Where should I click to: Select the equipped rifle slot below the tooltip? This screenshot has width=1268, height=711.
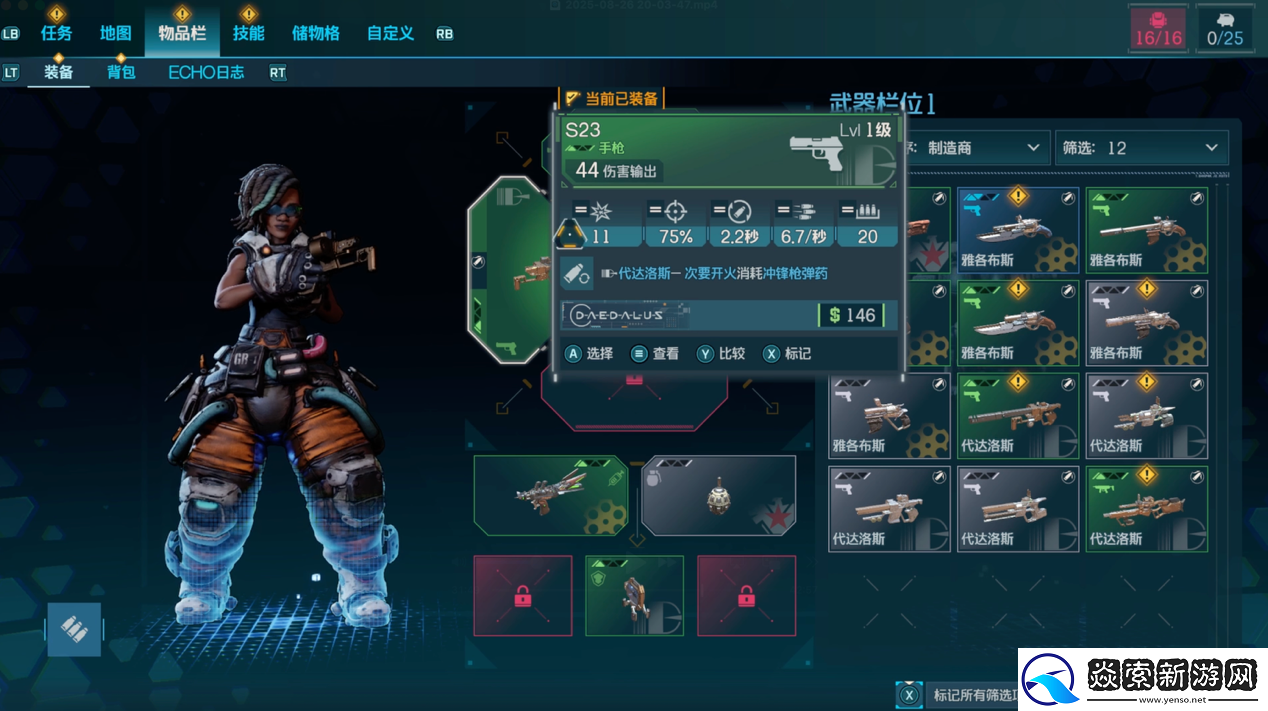550,496
